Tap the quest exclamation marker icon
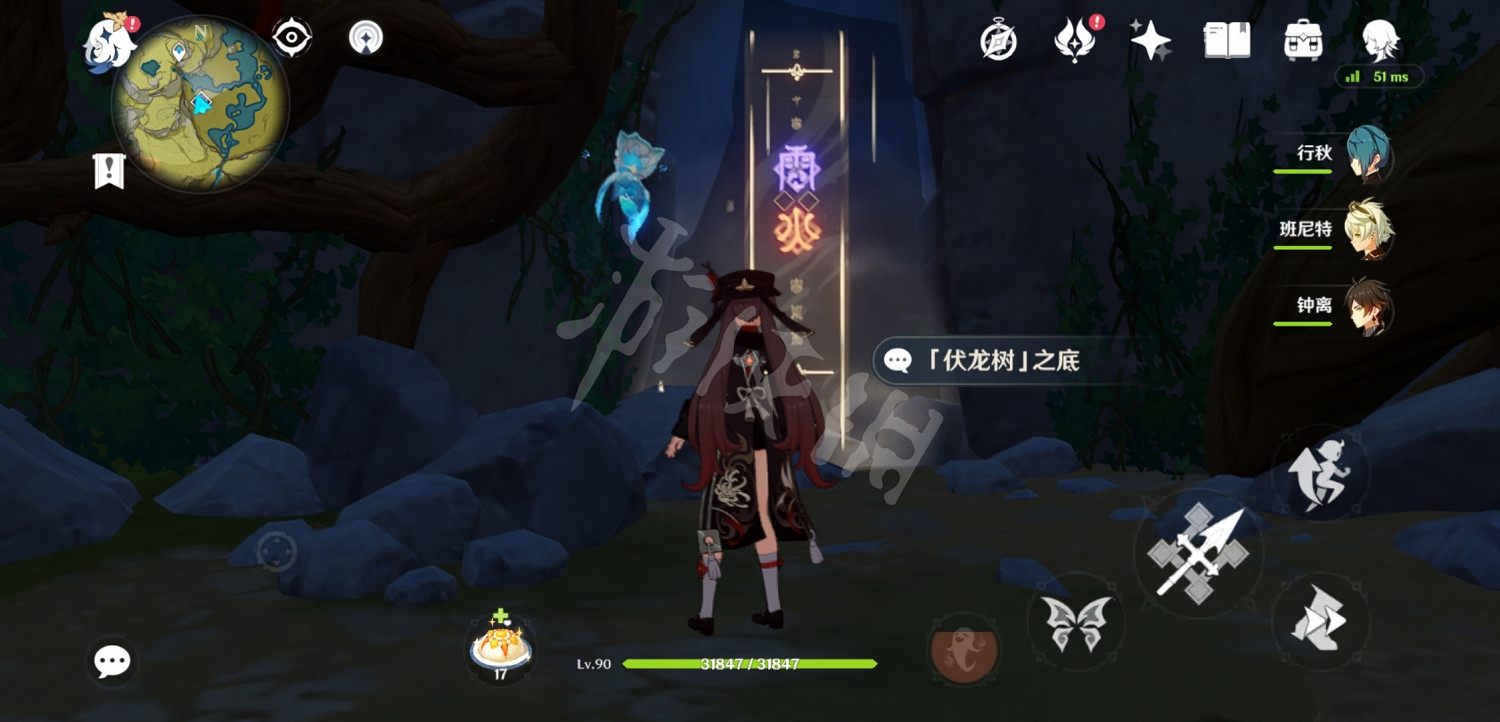The image size is (1500, 722). 107,171
